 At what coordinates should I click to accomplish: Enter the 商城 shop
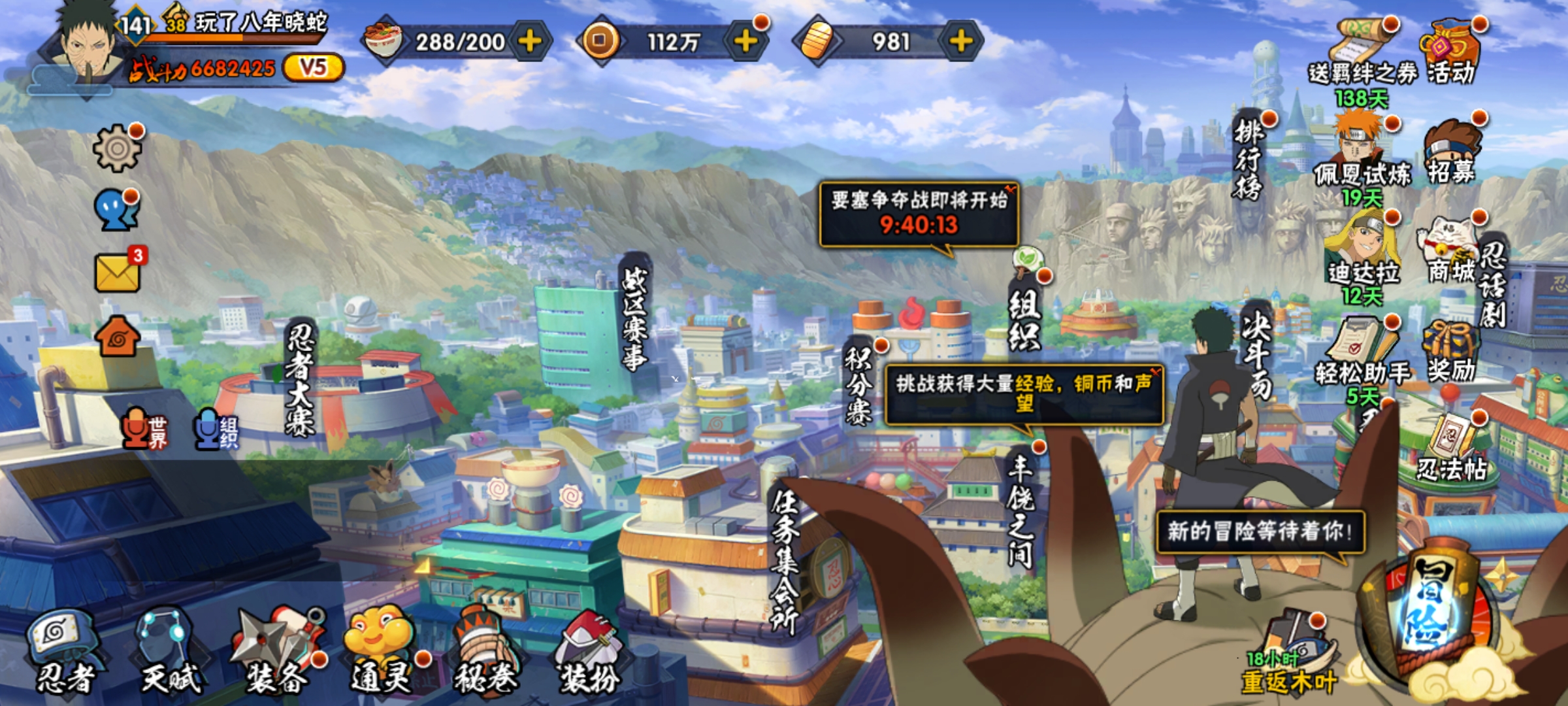(1451, 252)
